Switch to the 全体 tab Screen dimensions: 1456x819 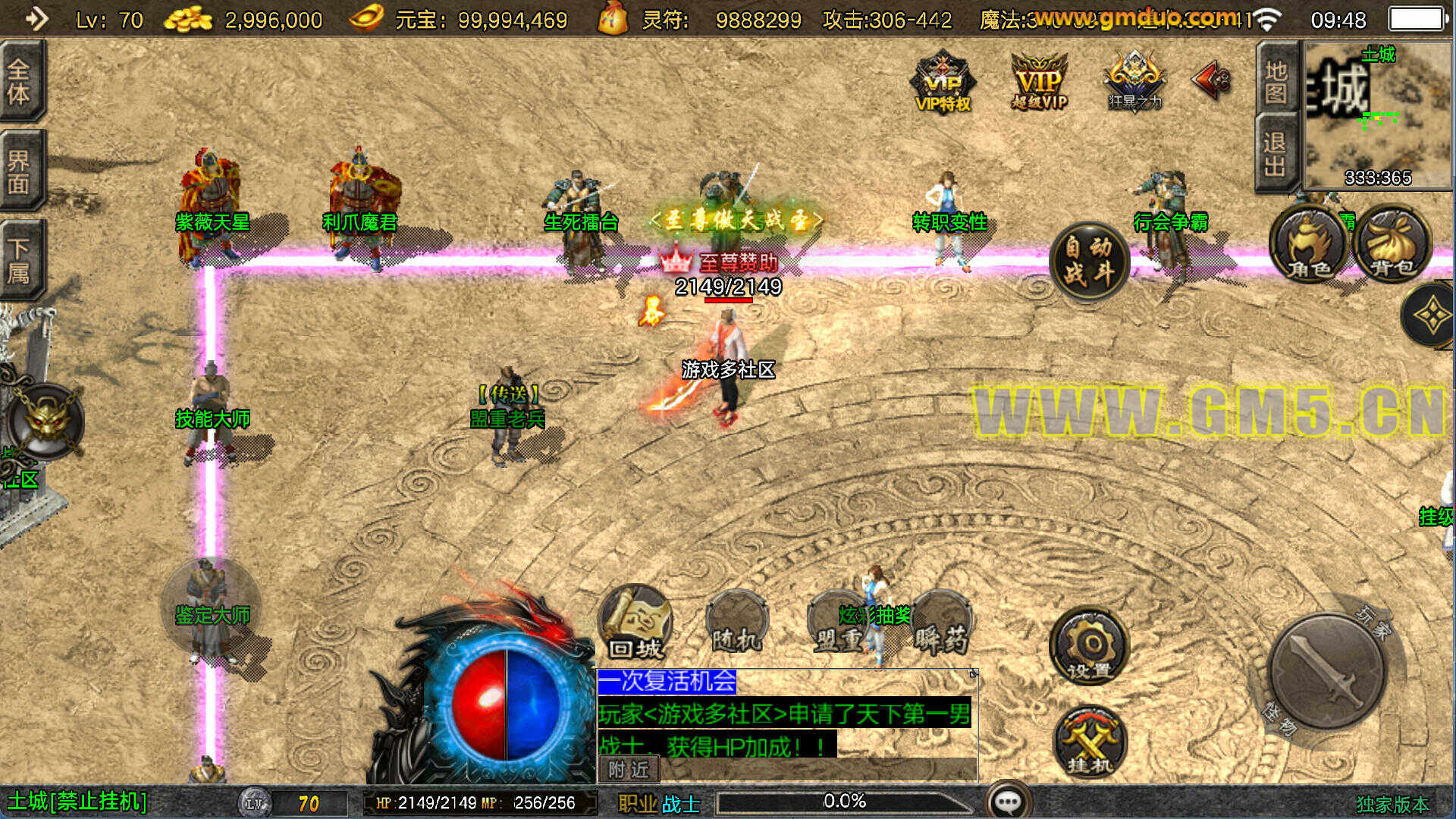click(x=20, y=82)
